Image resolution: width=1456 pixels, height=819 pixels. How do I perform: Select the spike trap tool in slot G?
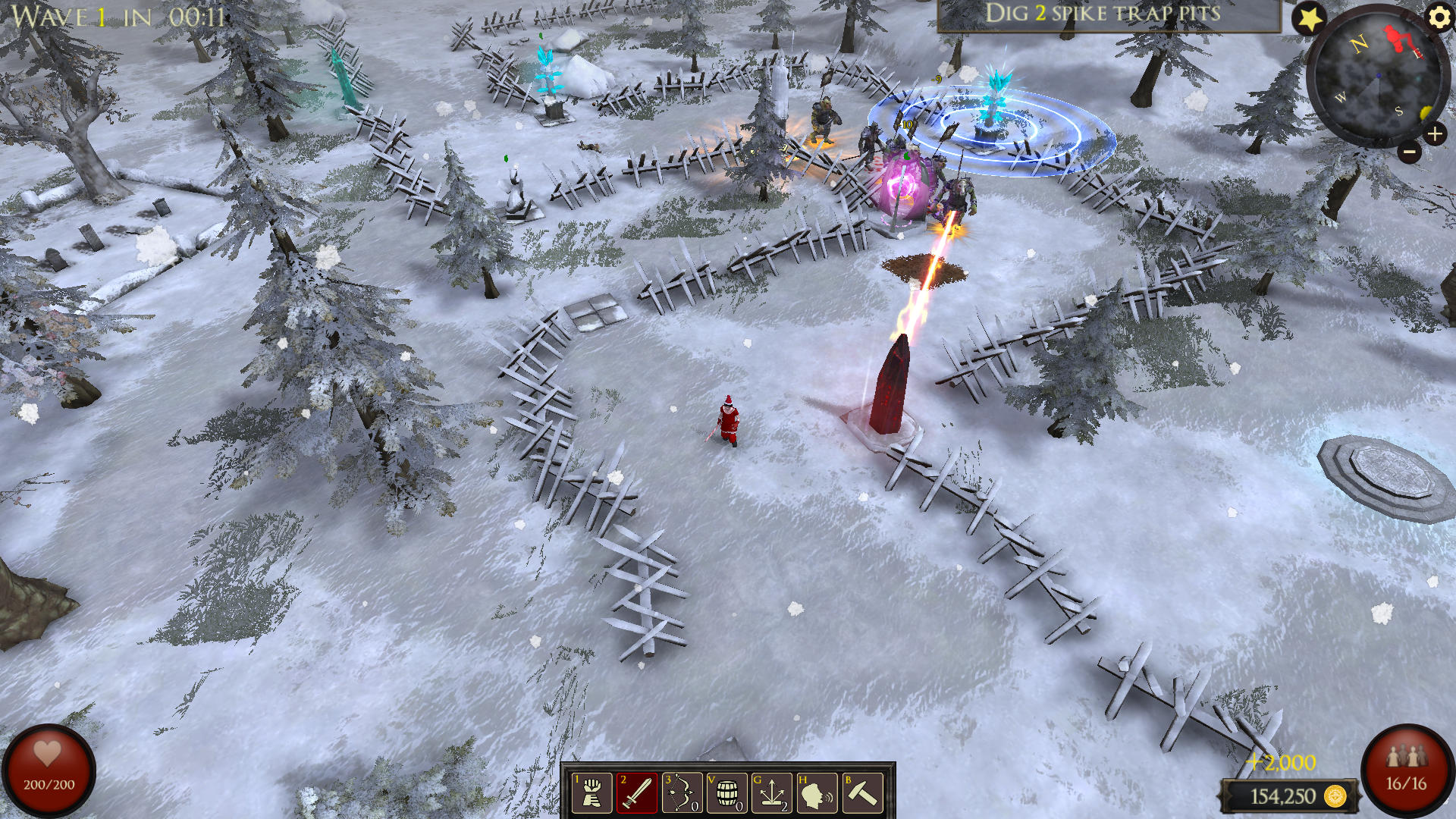pyautogui.click(x=771, y=793)
